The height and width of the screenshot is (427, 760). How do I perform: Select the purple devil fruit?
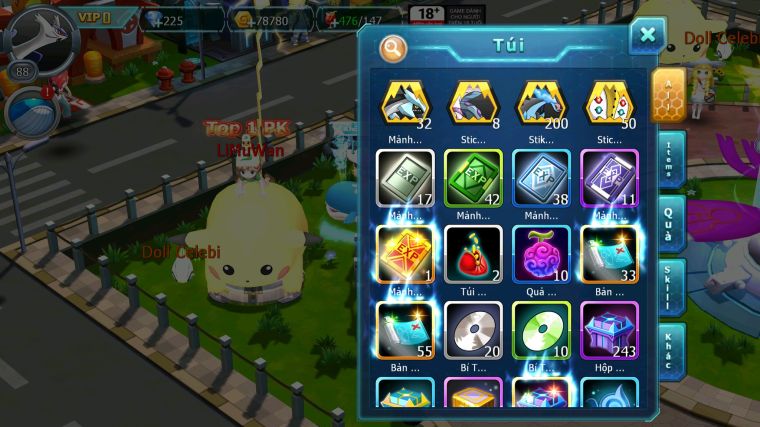point(541,254)
